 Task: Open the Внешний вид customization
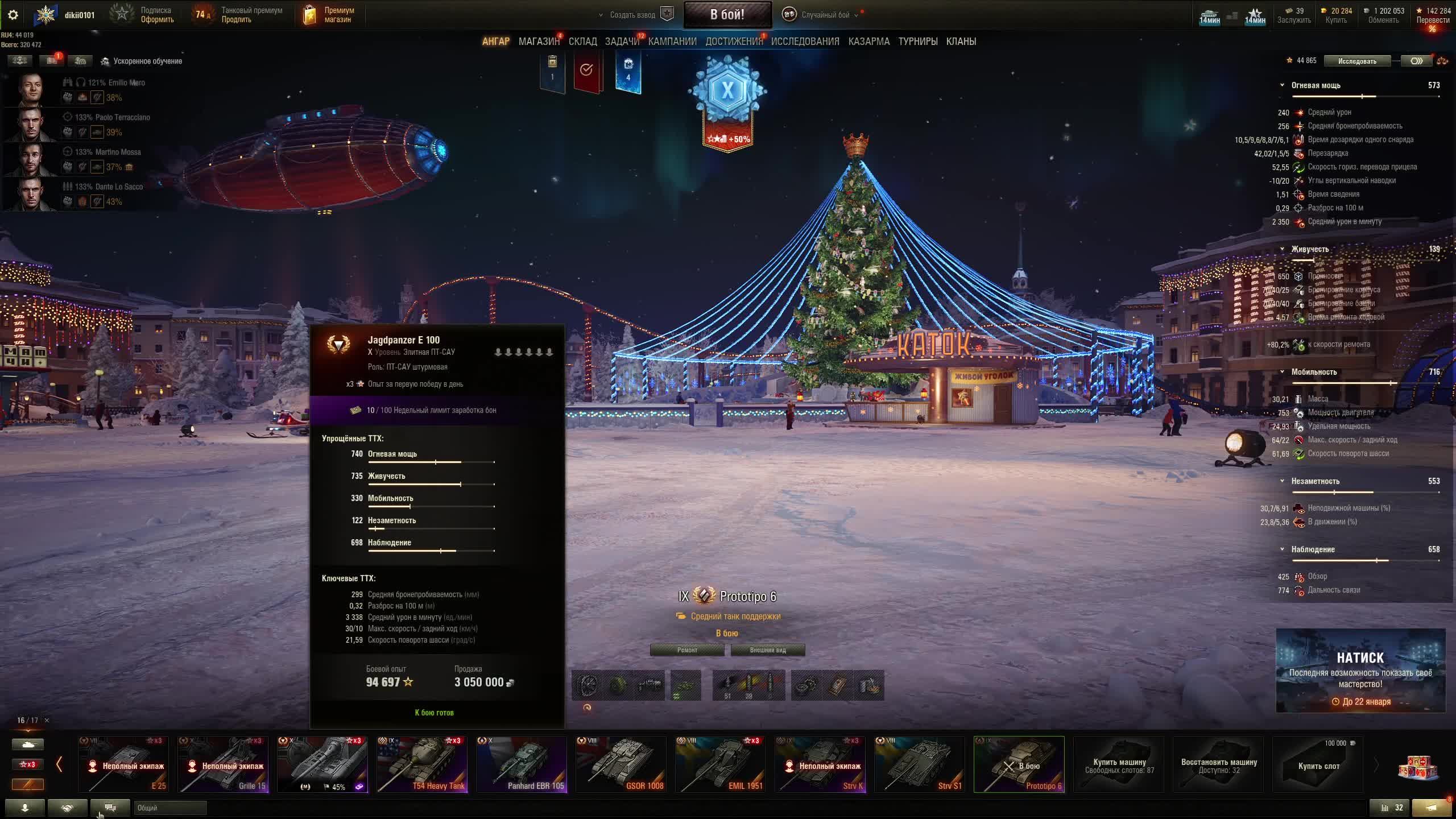(x=767, y=650)
